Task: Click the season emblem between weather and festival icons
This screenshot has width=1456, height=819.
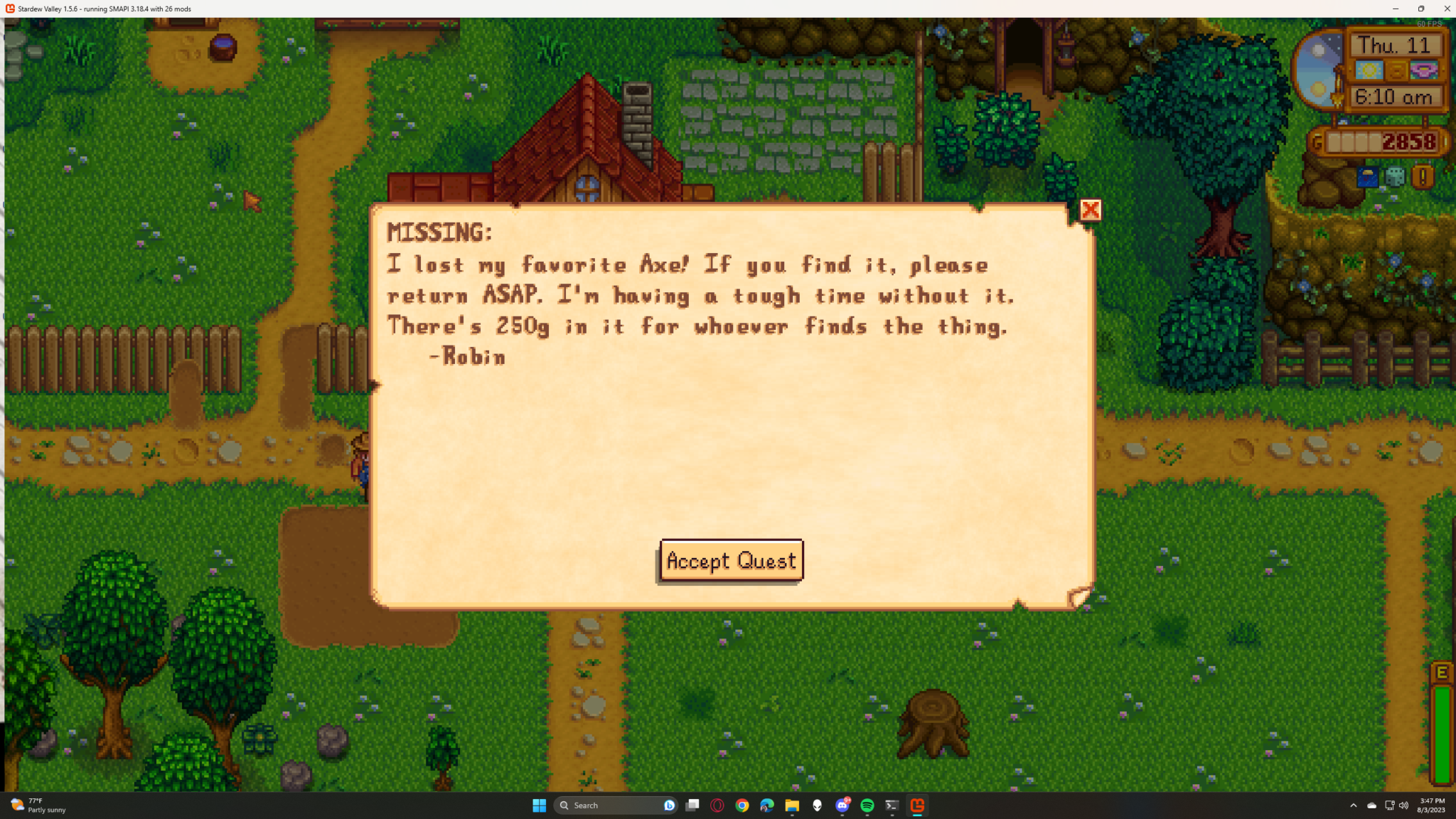Action: click(1397, 70)
